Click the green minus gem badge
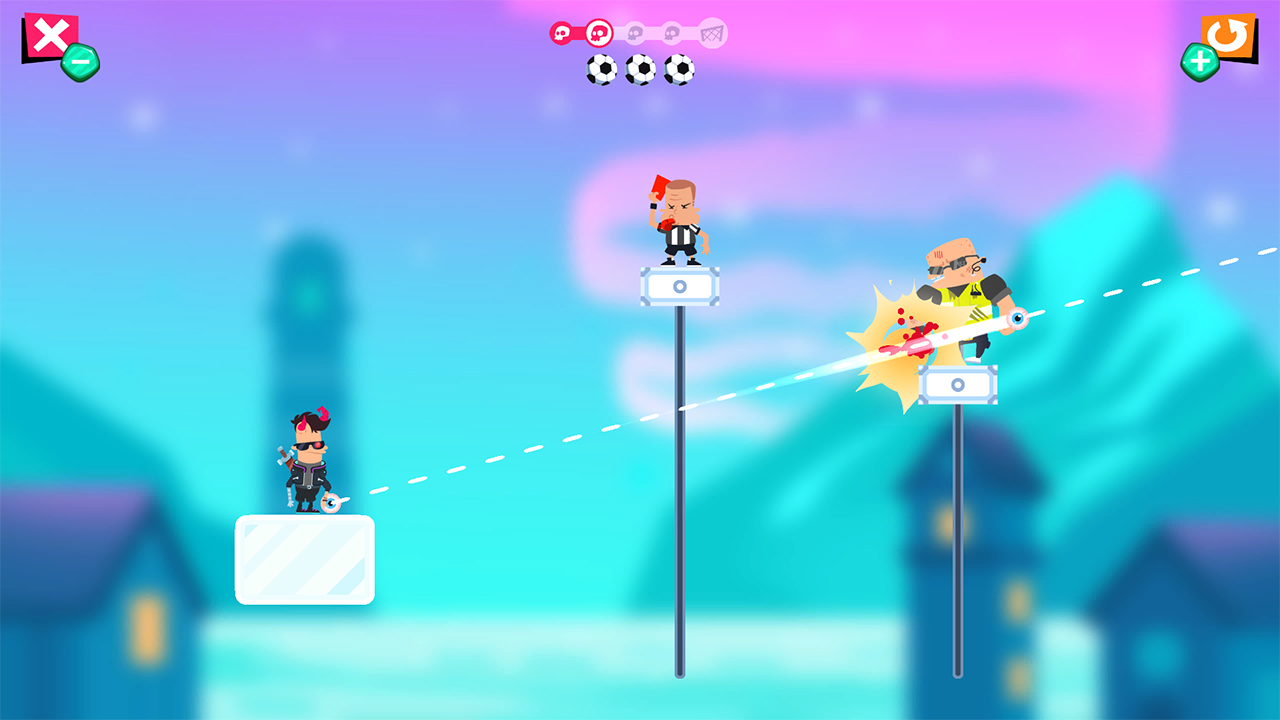Viewport: 1280px width, 720px height. coord(78,62)
